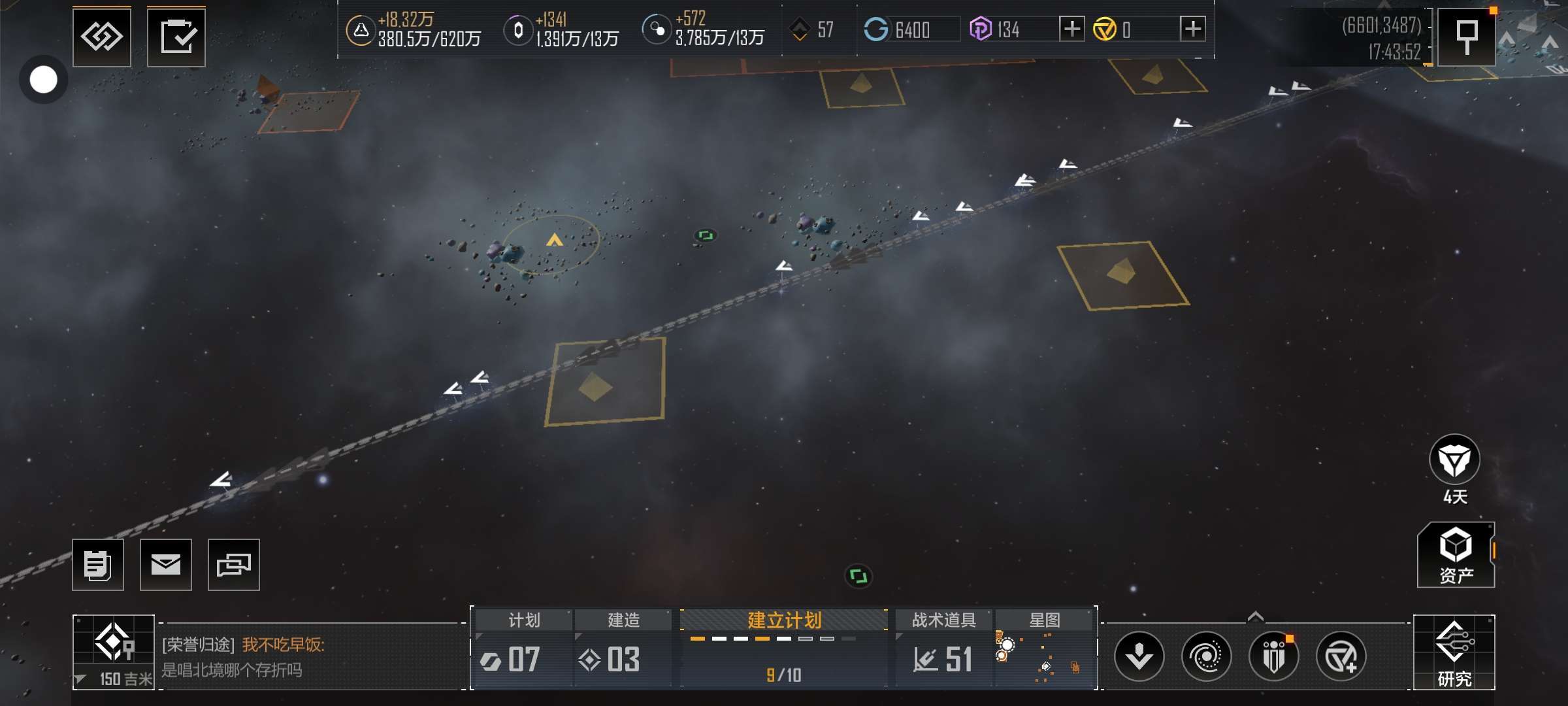Click the mail envelope icon
1568x706 pixels.
(x=166, y=564)
